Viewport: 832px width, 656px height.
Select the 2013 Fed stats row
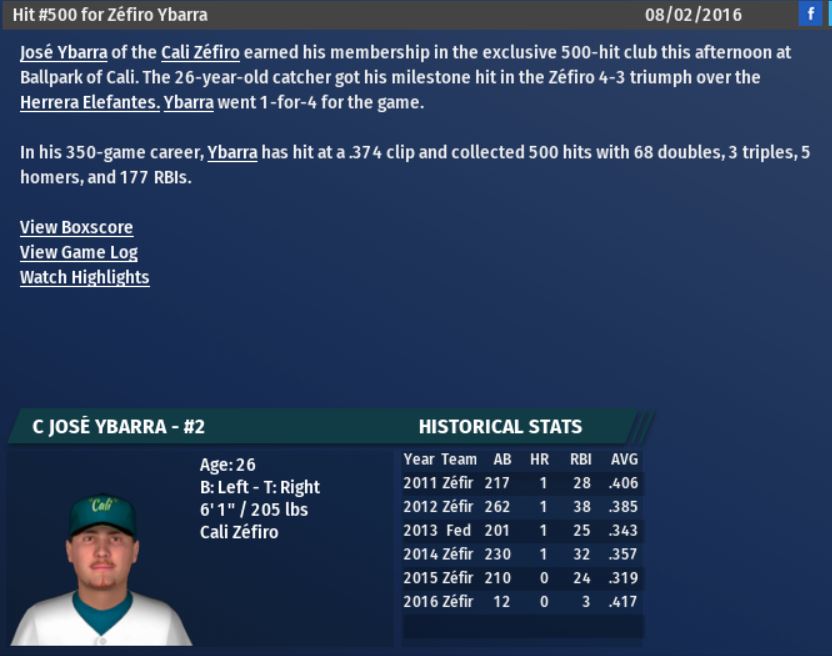(x=521, y=530)
